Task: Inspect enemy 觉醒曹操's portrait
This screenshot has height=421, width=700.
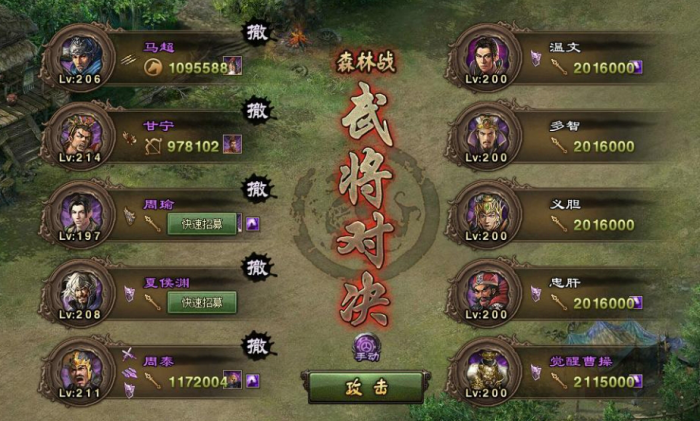Action: tap(486, 370)
